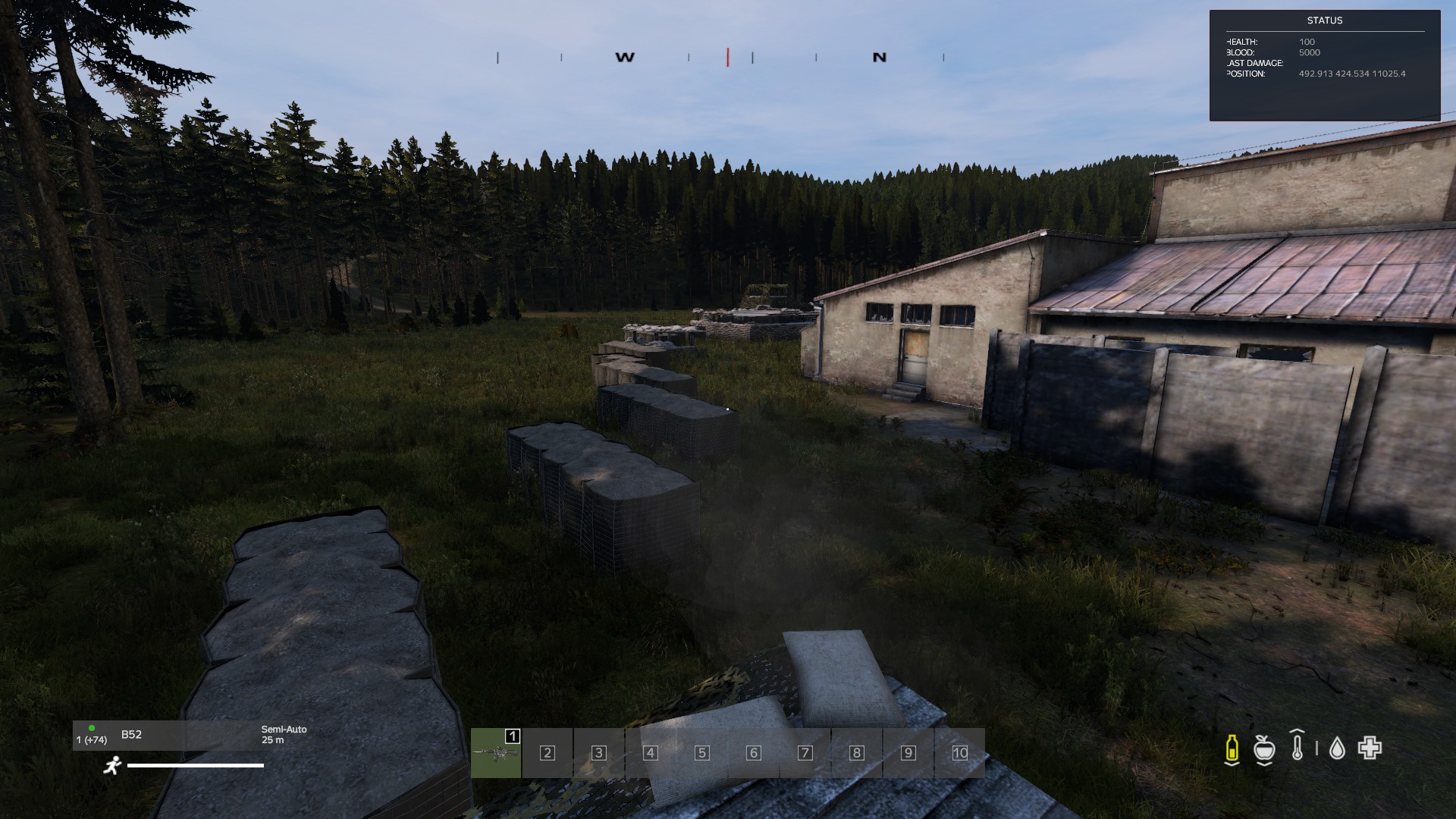Click the green ammo indicator dot
The height and width of the screenshot is (819, 1456).
[91, 728]
